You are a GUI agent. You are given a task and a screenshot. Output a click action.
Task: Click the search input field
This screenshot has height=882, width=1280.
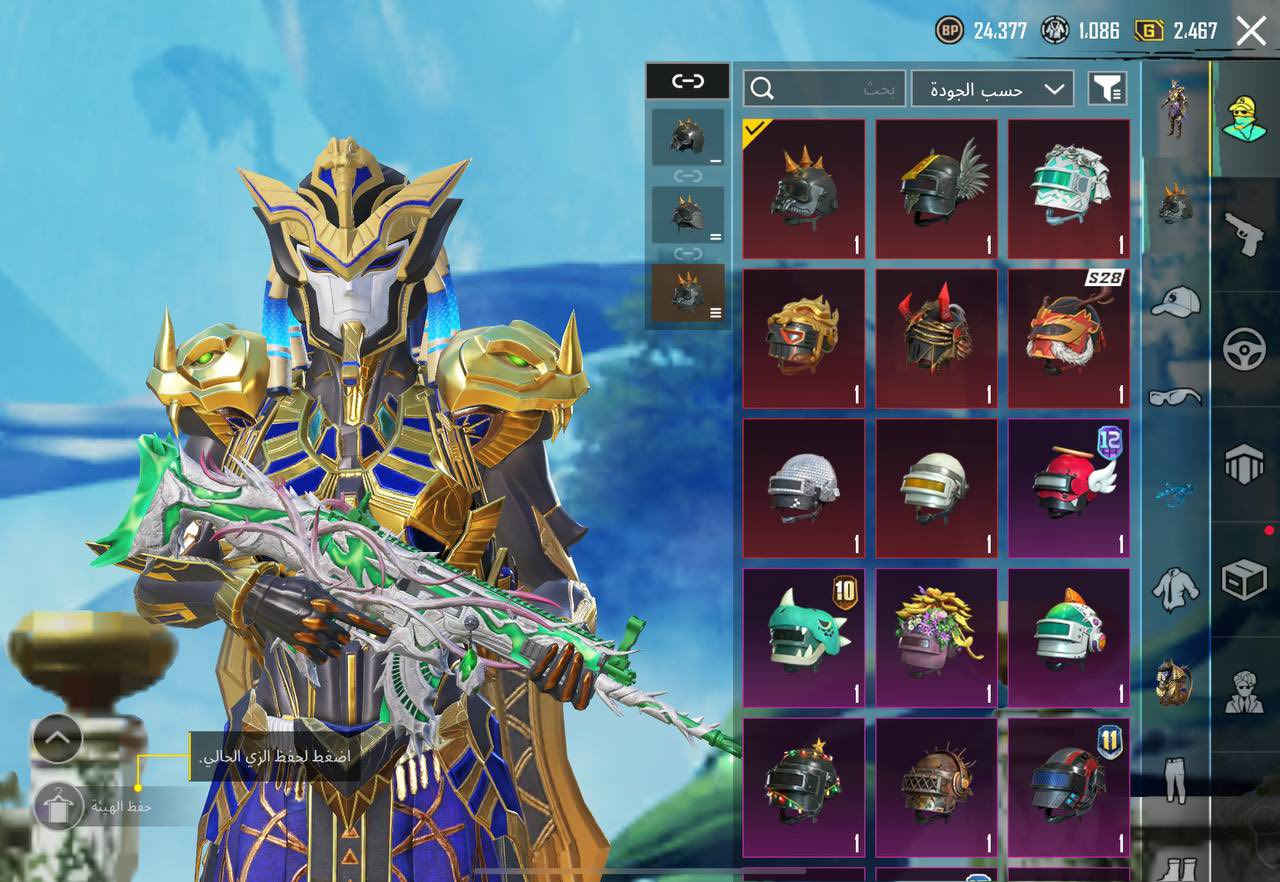(x=825, y=89)
